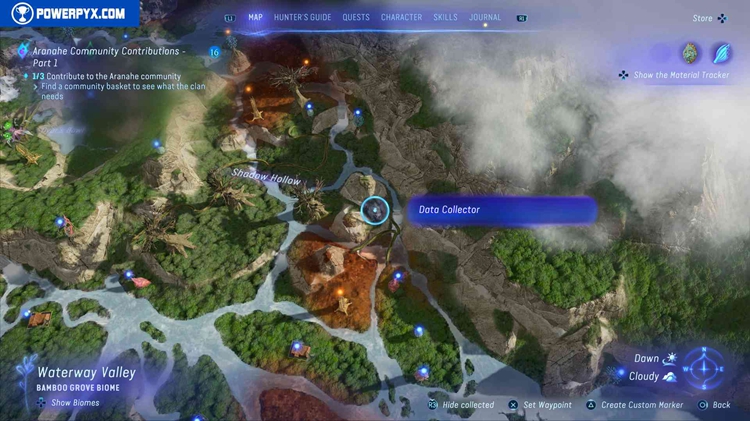Select the green mossy material icon
This screenshot has width=750, height=421.
[x=690, y=53]
